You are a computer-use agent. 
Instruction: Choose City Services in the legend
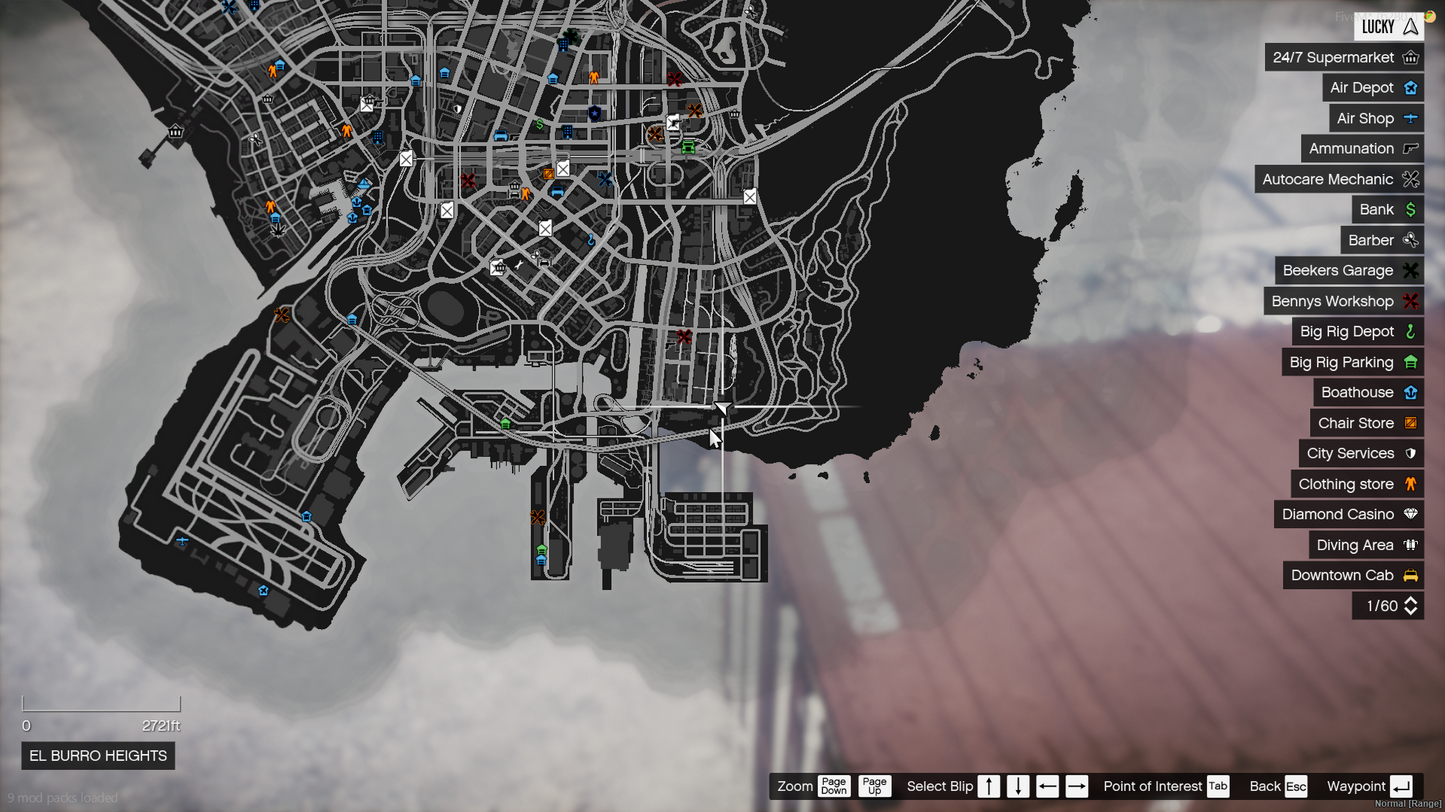tap(1361, 454)
